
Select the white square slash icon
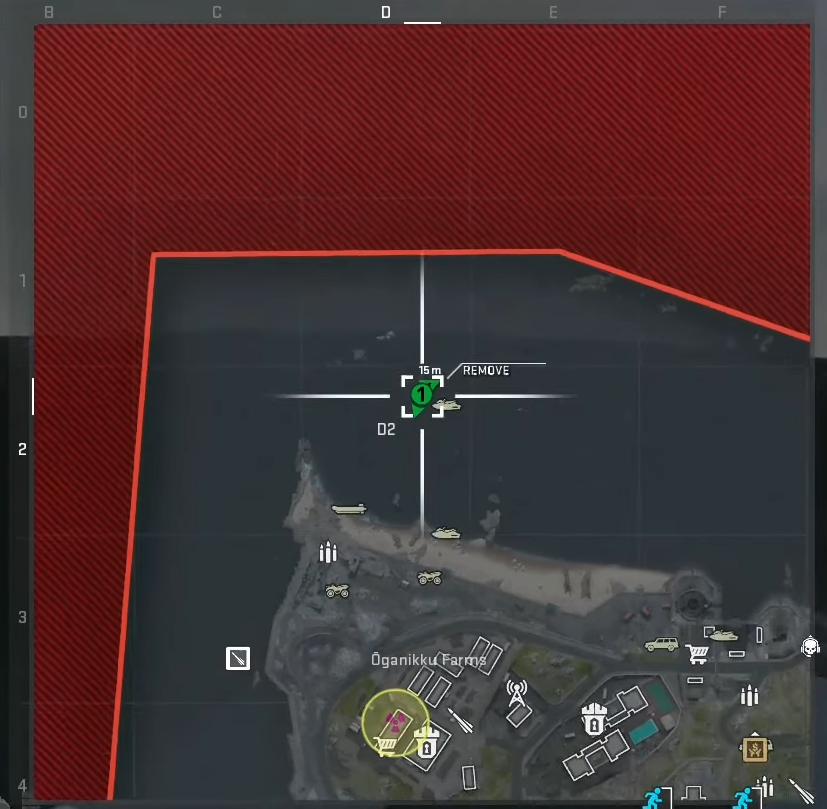coord(238,658)
